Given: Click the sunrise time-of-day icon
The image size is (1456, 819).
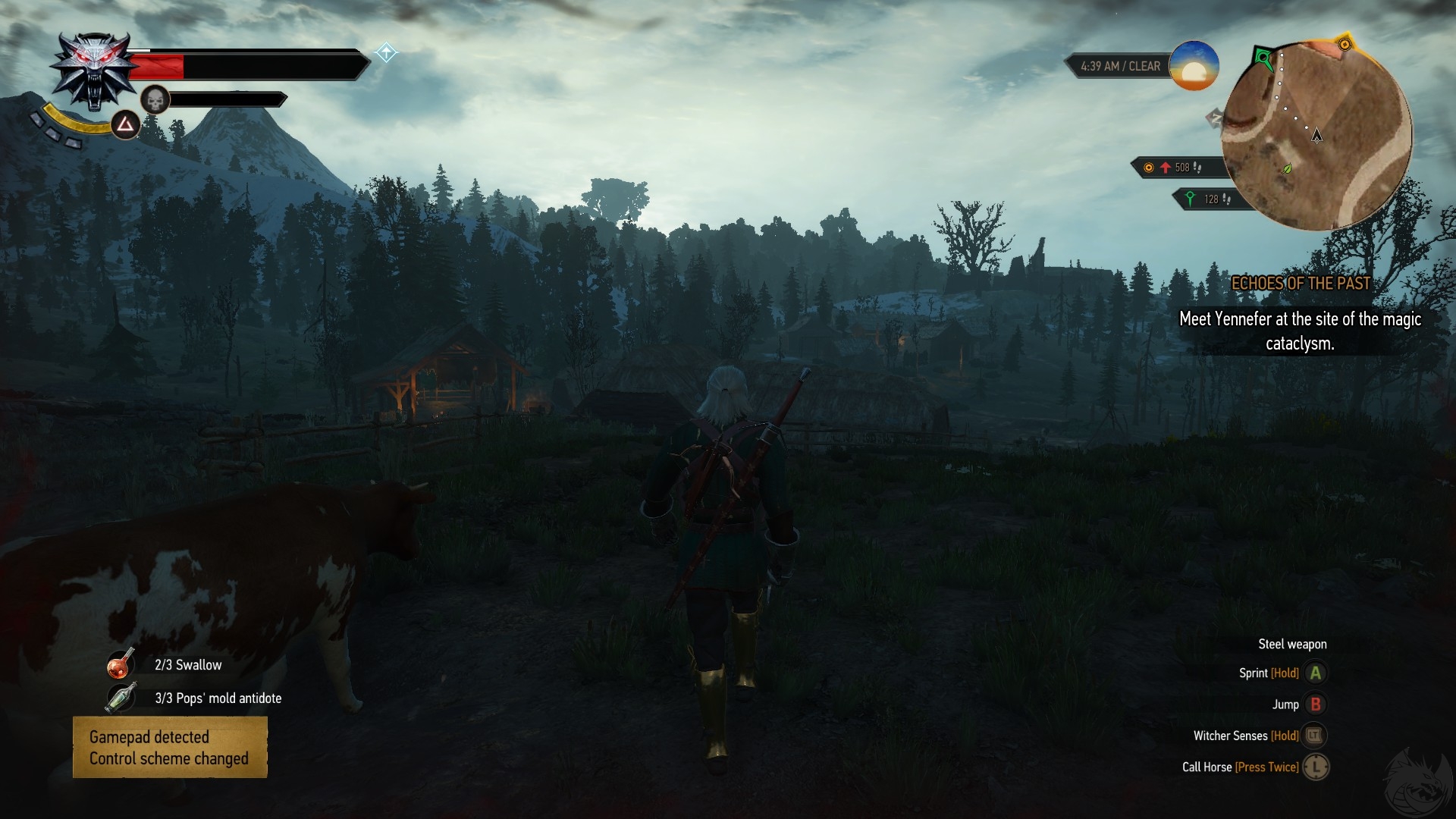Looking at the screenshot, I should (1194, 67).
